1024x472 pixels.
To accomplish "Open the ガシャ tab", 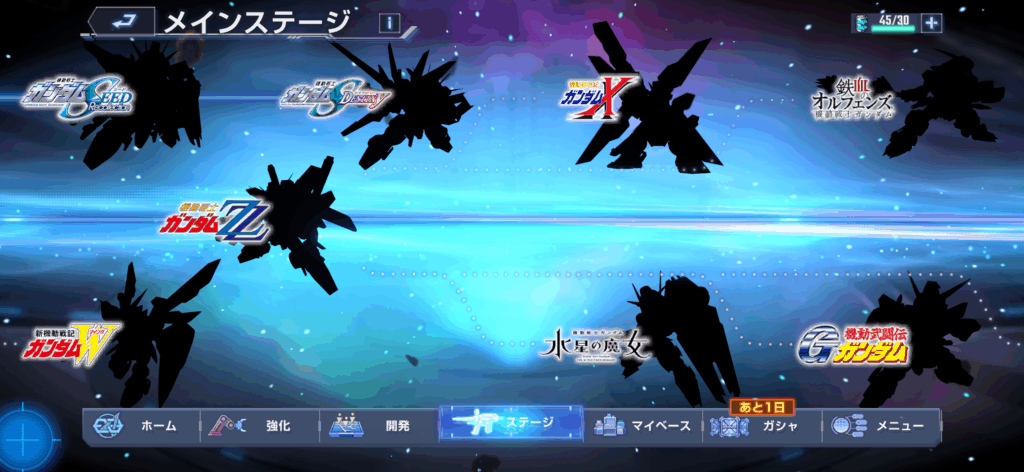I will click(761, 426).
